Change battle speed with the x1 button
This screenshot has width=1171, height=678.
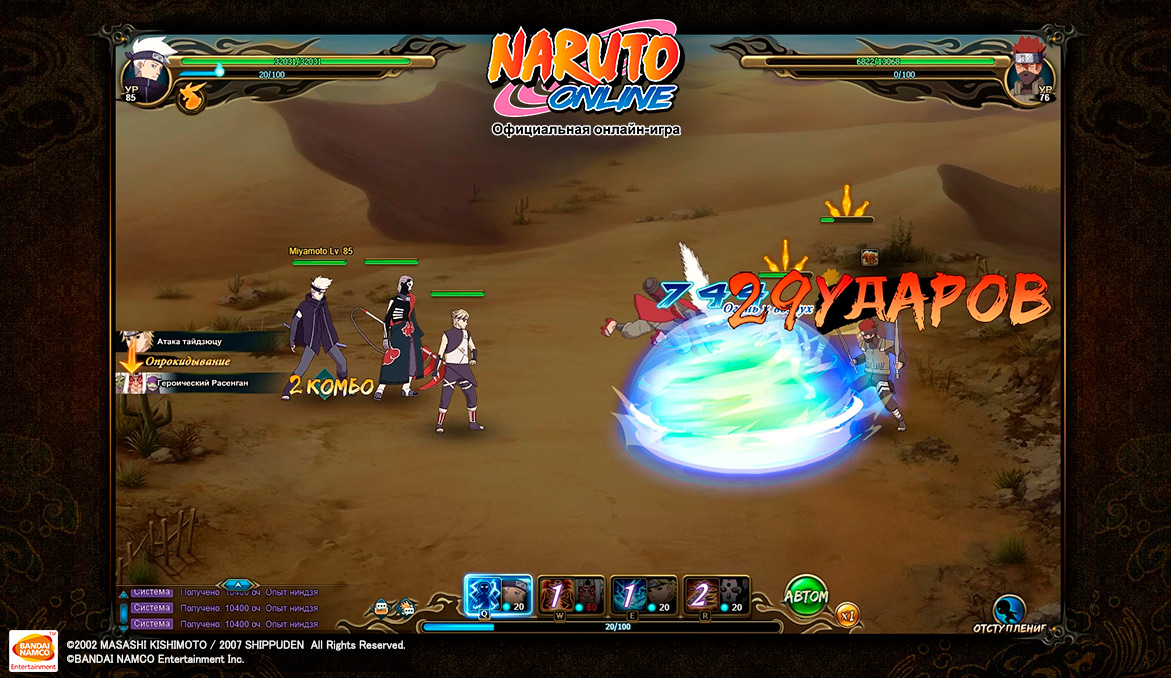848,615
